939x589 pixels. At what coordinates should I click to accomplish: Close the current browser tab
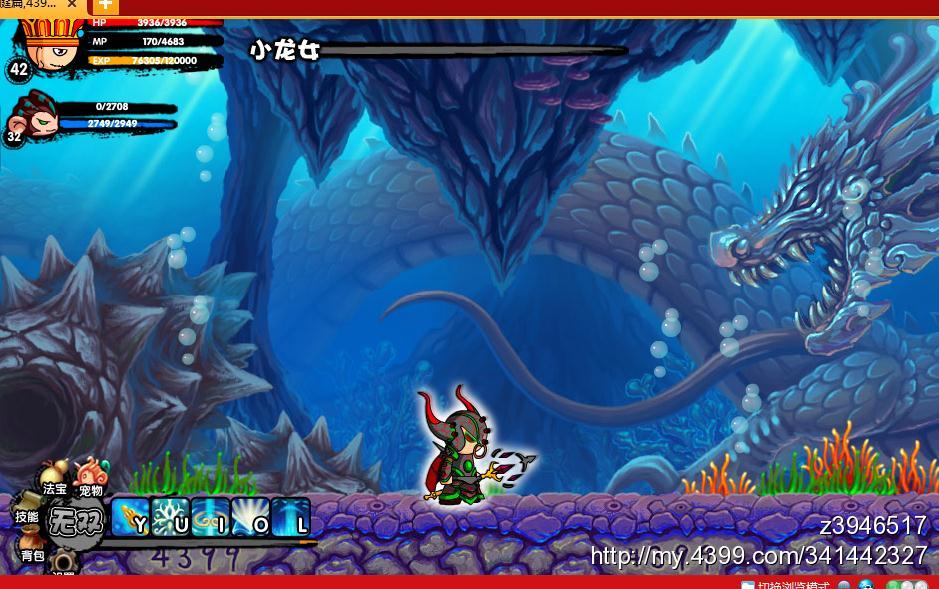pos(72,5)
